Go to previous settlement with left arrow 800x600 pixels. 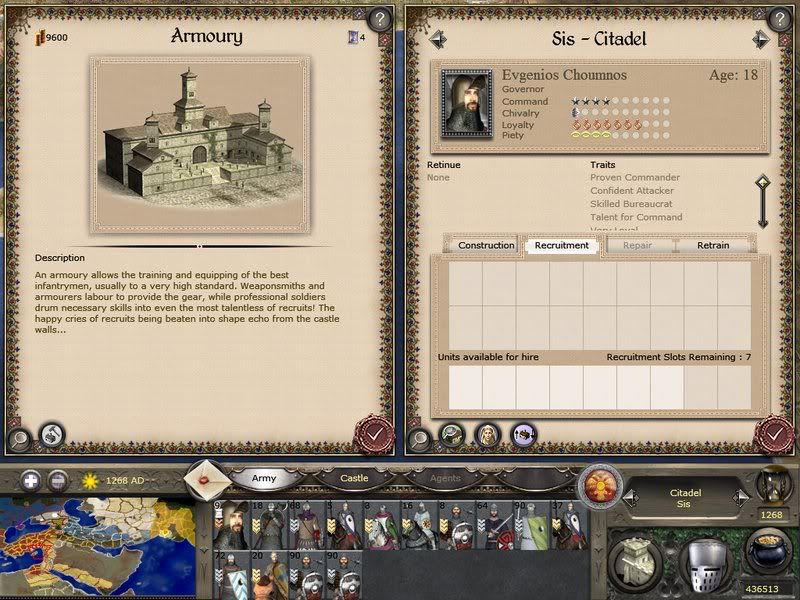tap(437, 39)
